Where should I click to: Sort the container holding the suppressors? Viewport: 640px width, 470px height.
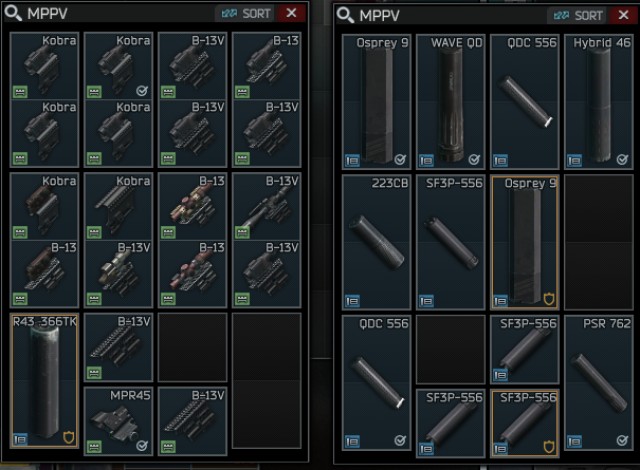(x=576, y=15)
